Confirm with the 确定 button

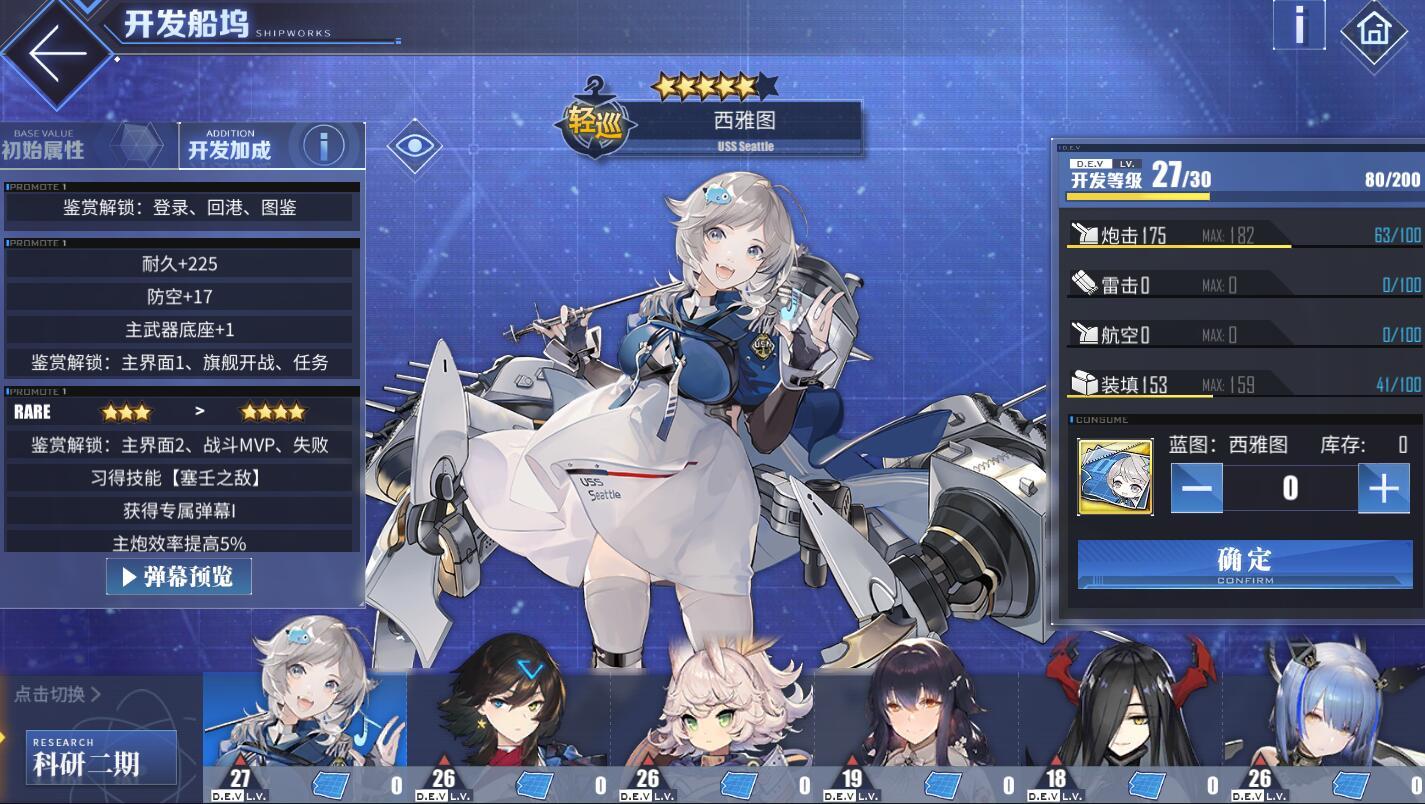coord(1244,565)
